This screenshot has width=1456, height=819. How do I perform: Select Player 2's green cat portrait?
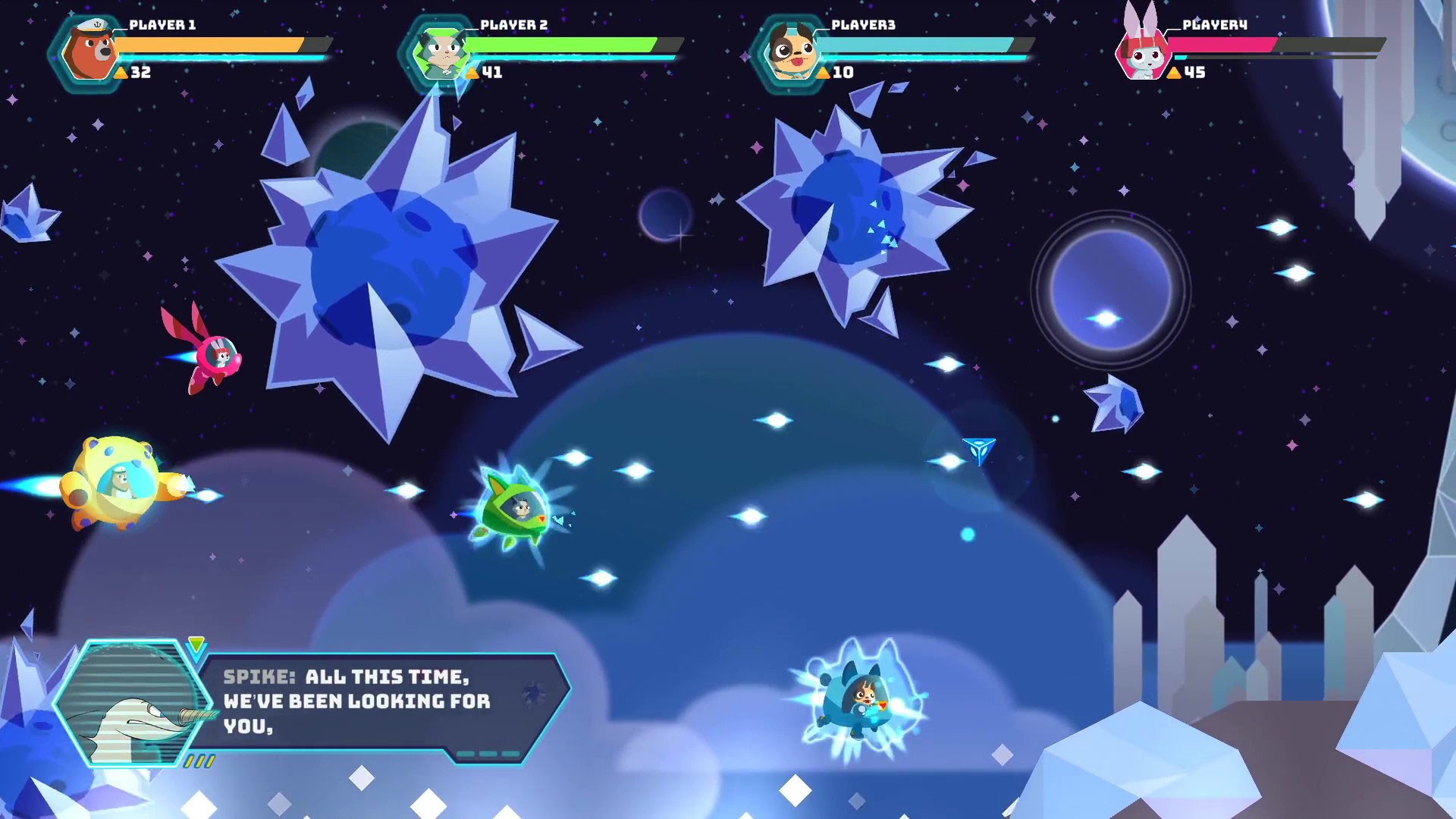pyautogui.click(x=438, y=53)
